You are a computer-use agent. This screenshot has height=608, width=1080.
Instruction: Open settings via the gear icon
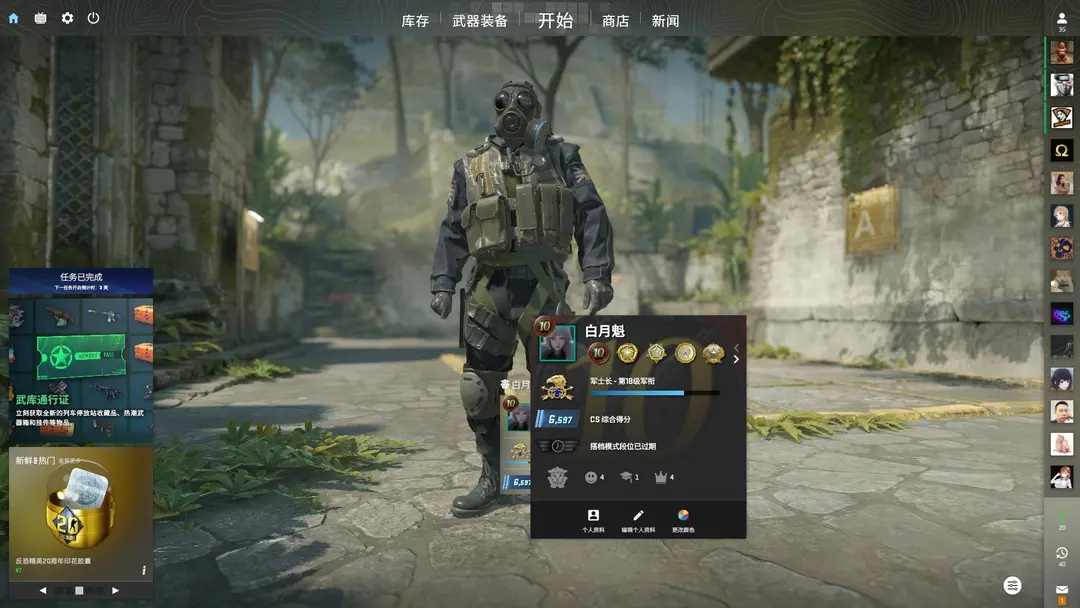pyautogui.click(x=67, y=18)
